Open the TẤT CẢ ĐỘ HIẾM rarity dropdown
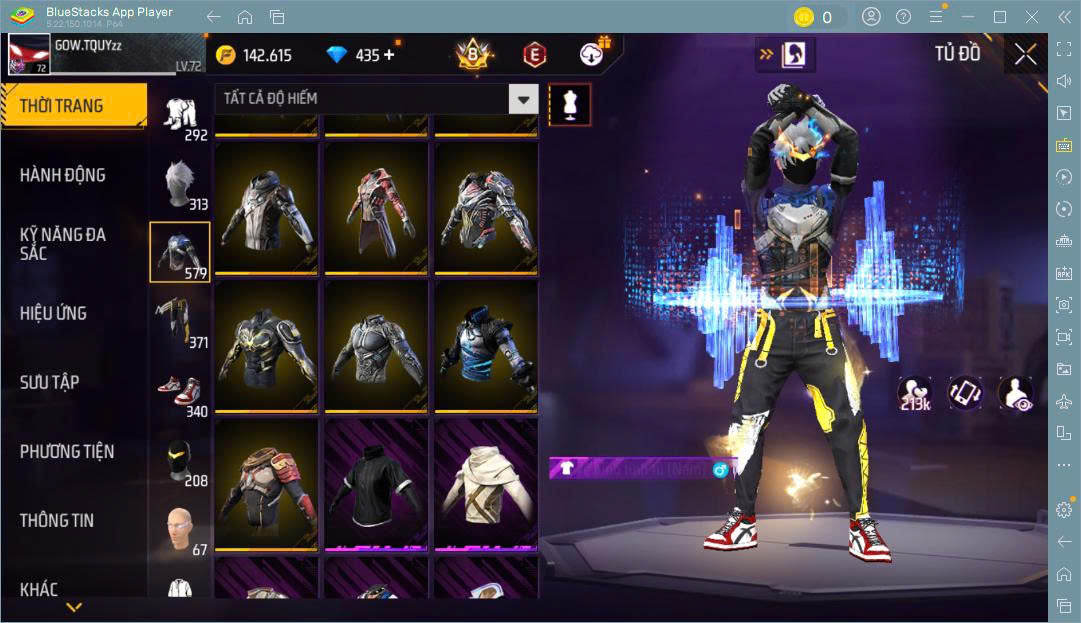1081x623 pixels. pos(376,98)
